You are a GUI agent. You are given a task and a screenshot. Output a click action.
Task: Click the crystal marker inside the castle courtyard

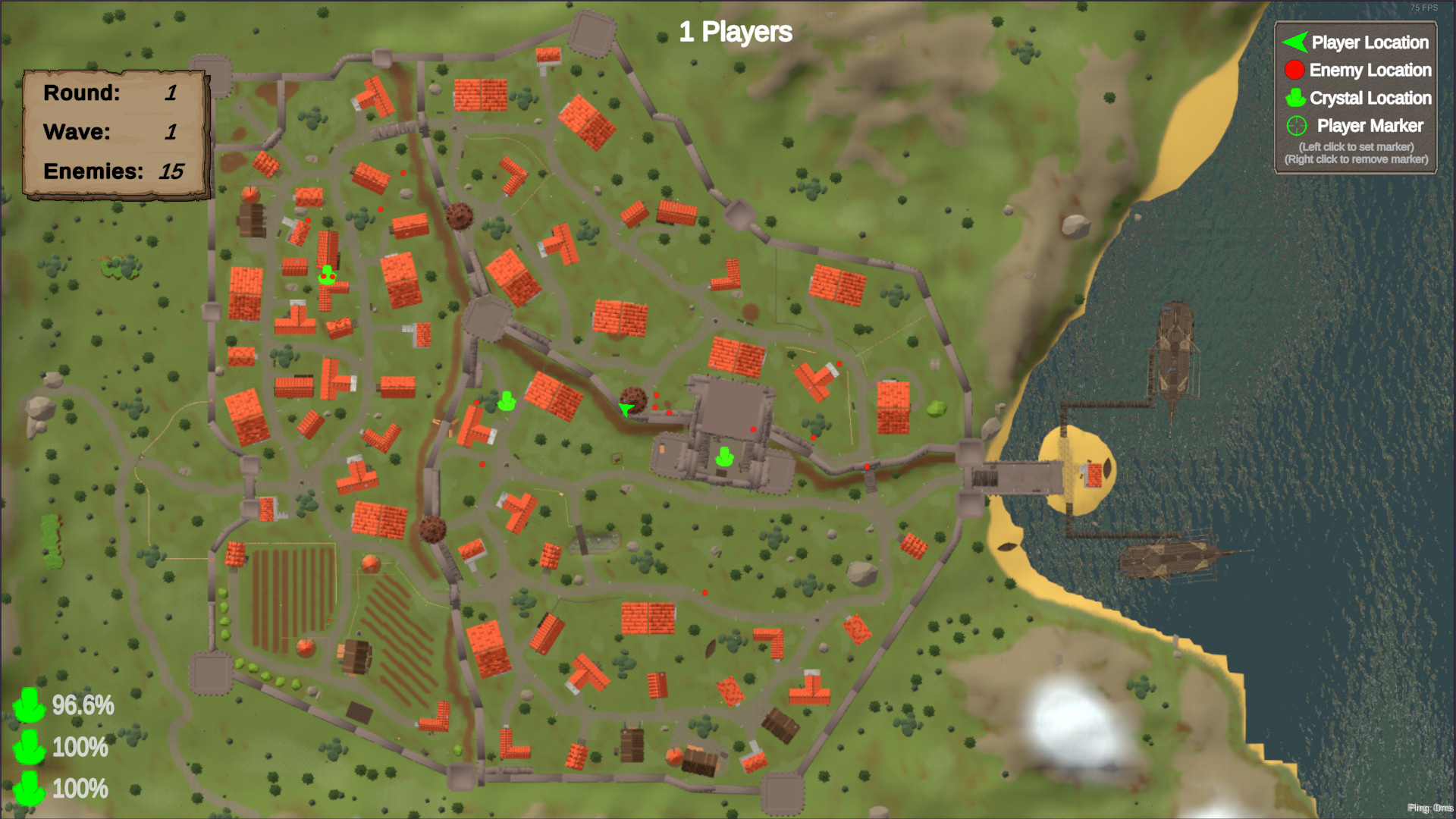pyautogui.click(x=723, y=457)
